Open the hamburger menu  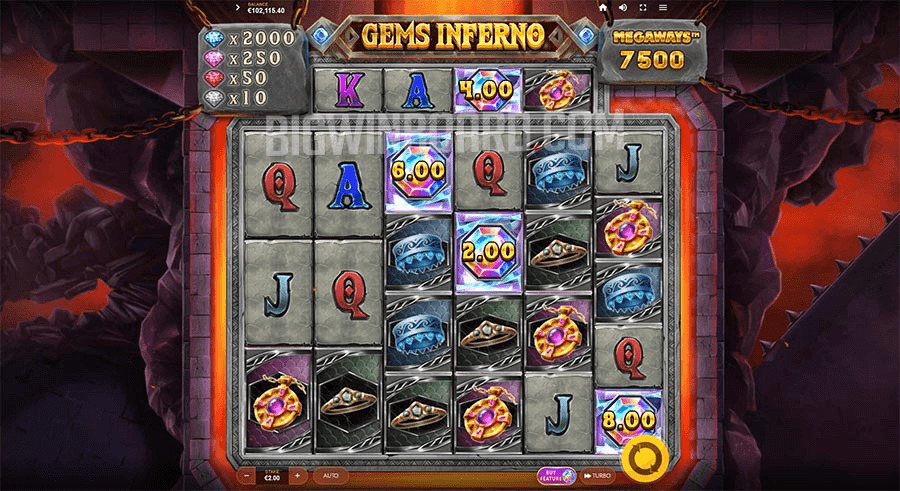tap(661, 7)
